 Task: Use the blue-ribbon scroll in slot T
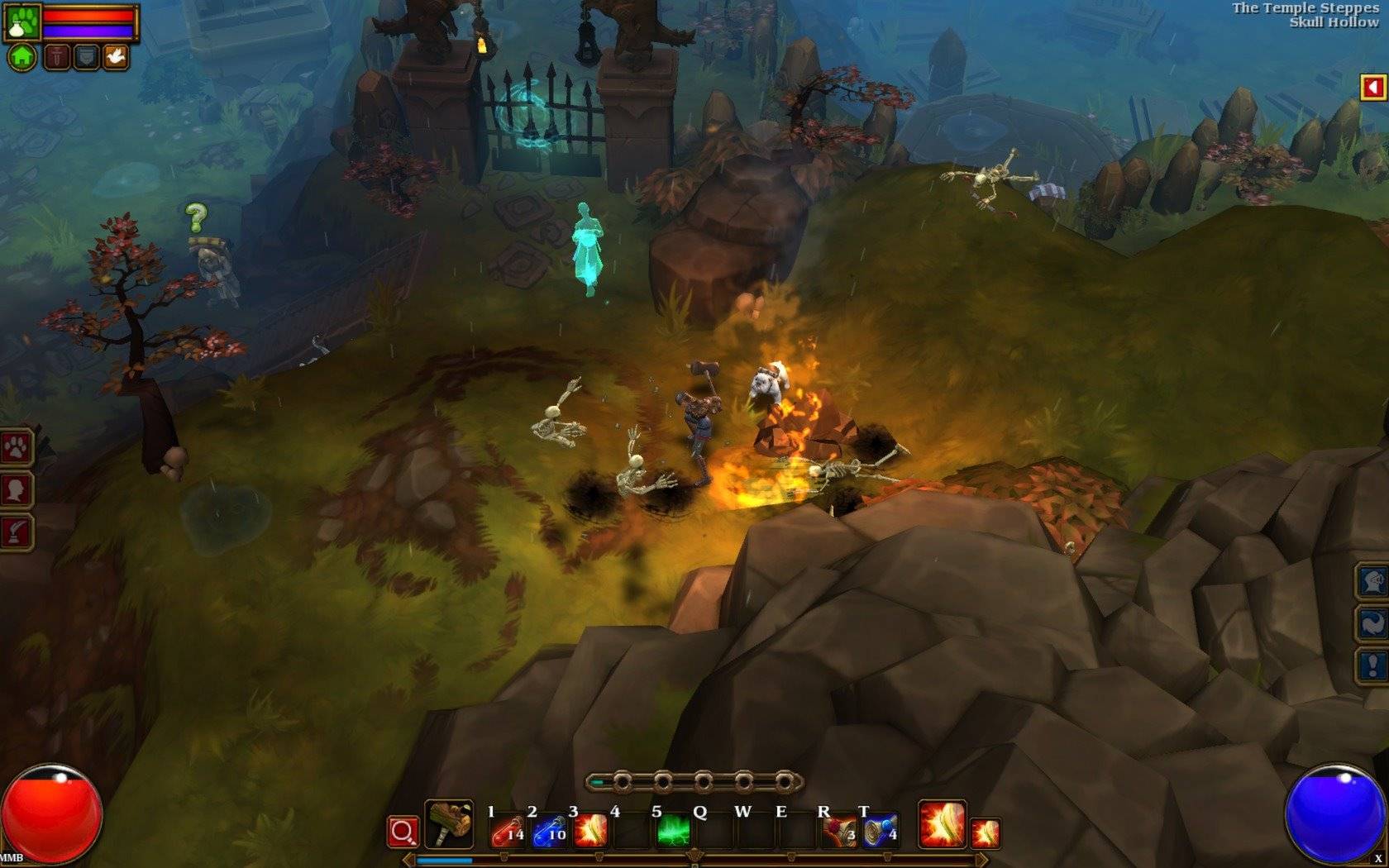click(880, 831)
